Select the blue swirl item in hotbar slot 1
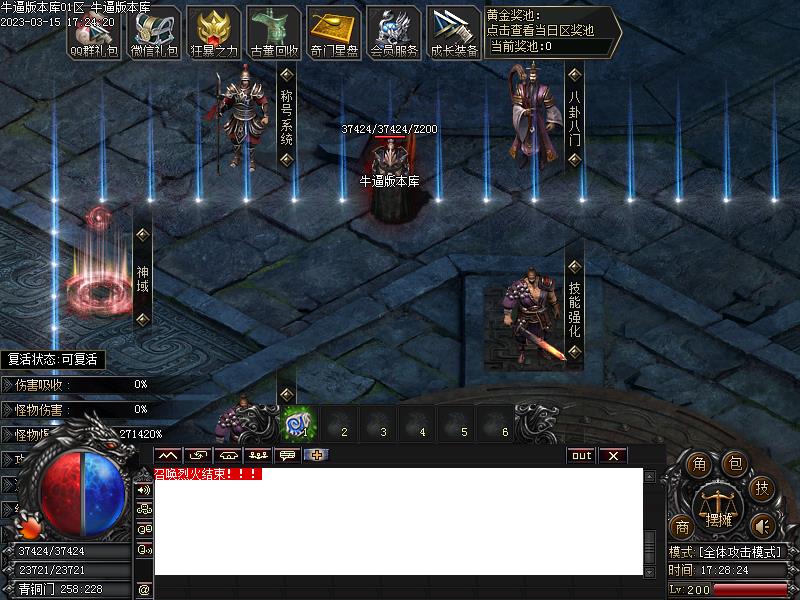The image size is (800, 600). tap(297, 423)
